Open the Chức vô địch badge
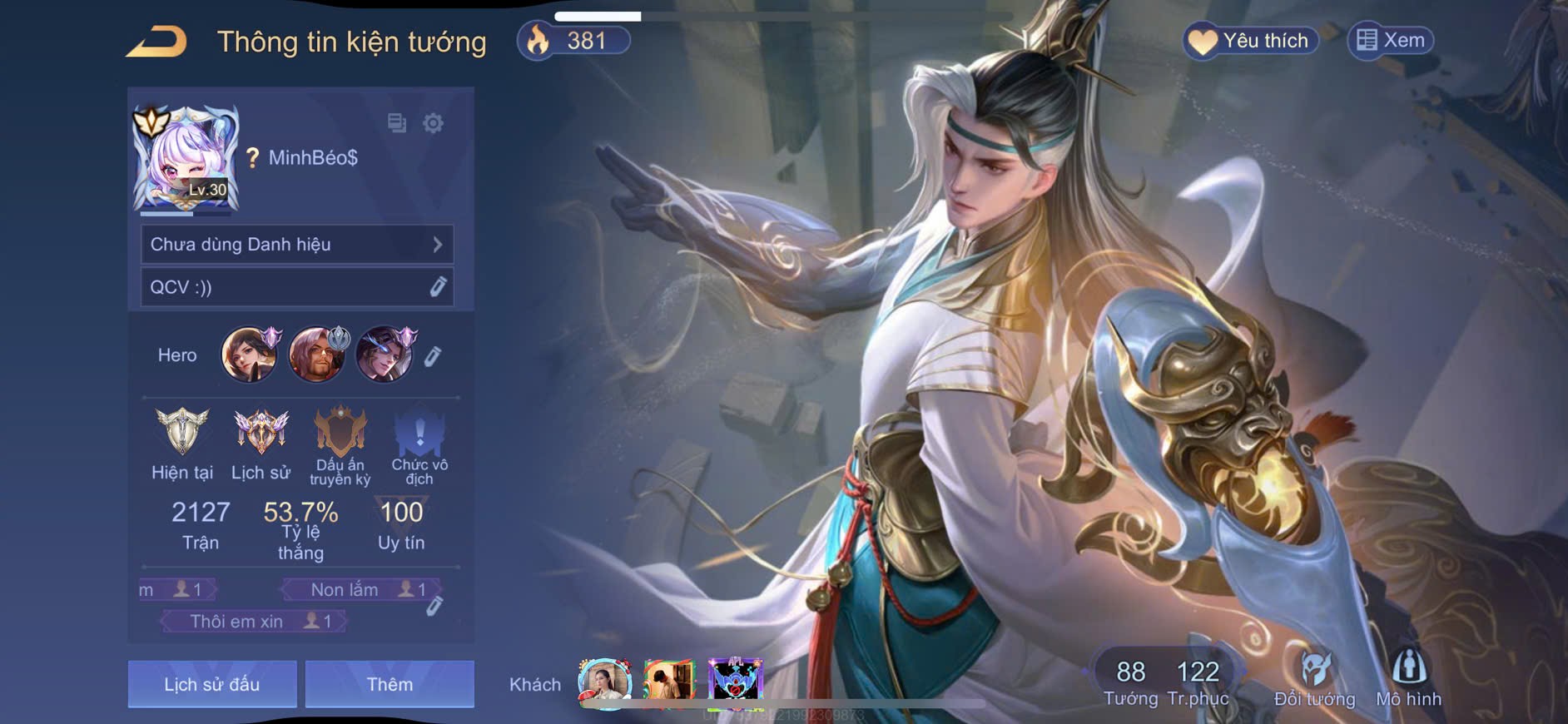The height and width of the screenshot is (724, 1568). [419, 434]
